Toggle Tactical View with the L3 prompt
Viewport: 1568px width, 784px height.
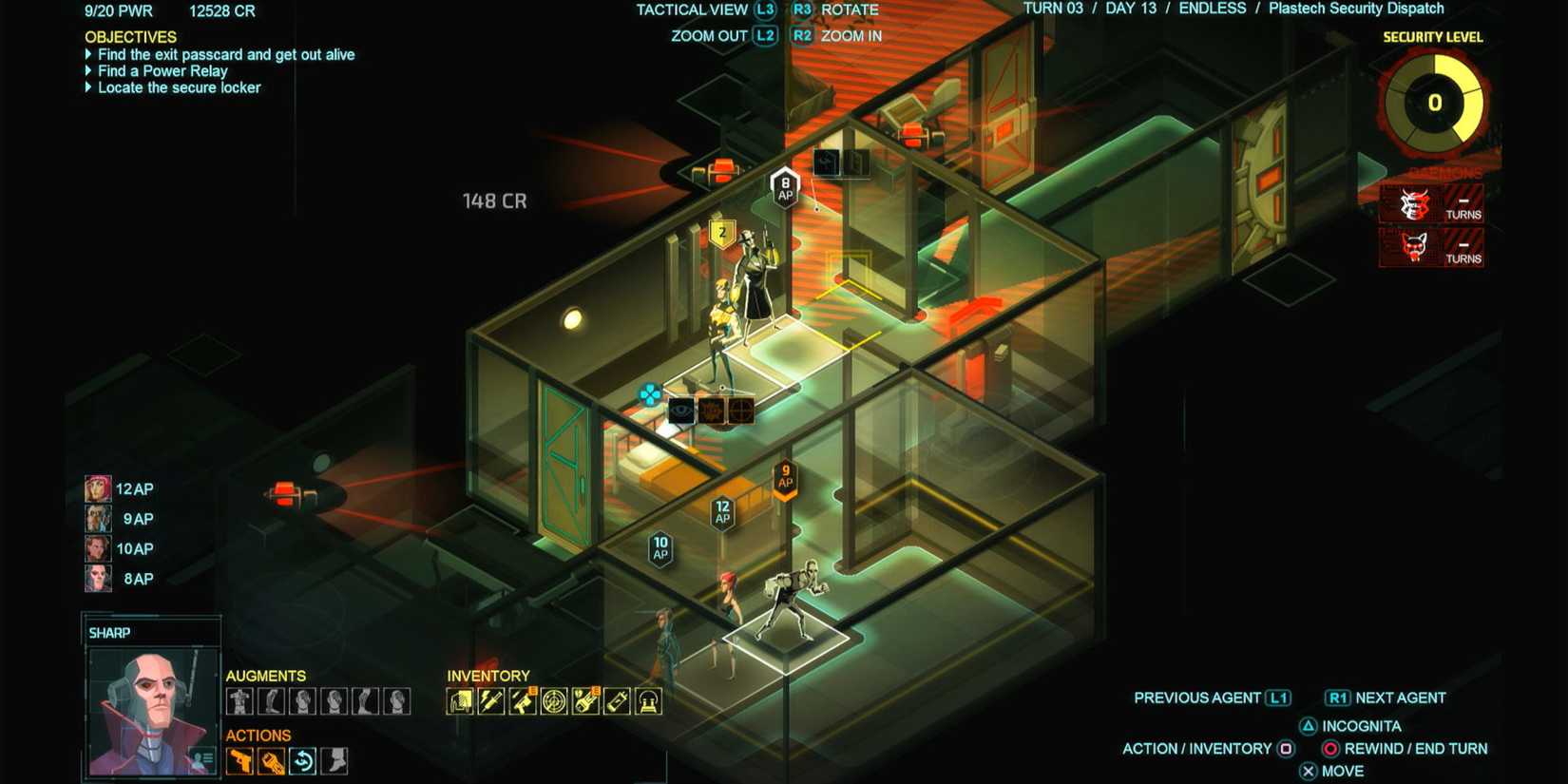[766, 10]
